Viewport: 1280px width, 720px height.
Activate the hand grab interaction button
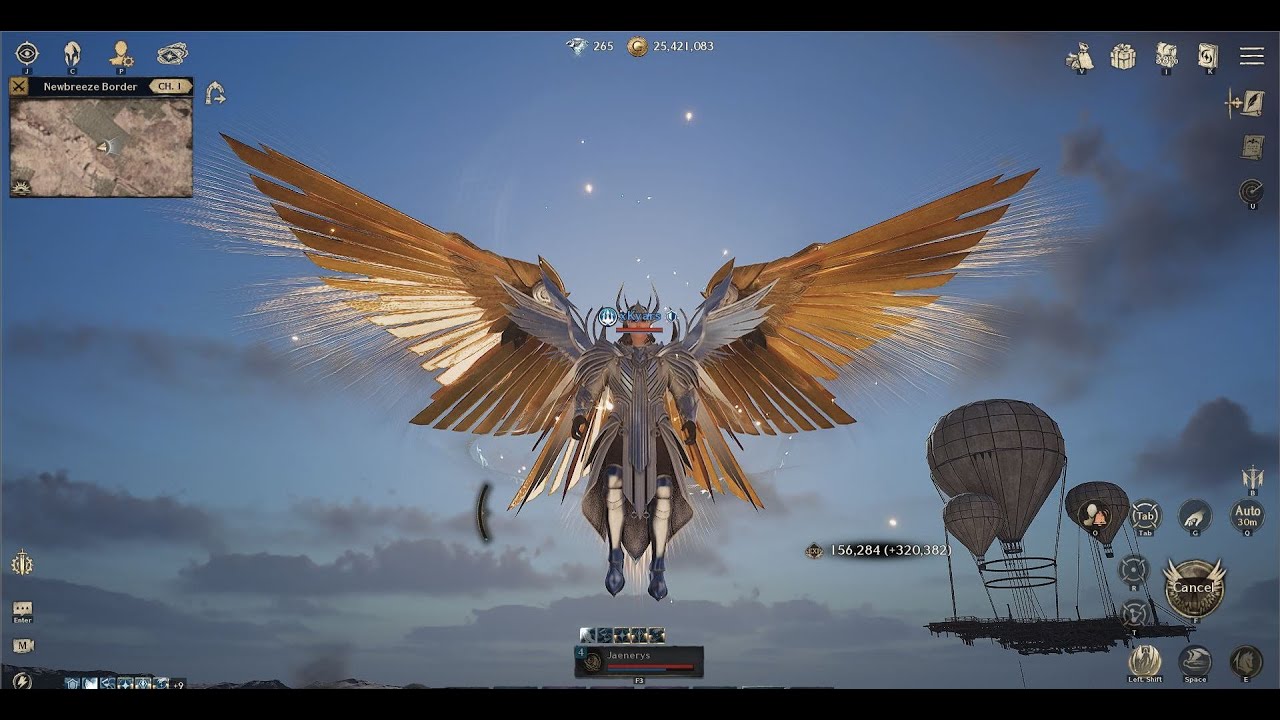tap(1194, 515)
